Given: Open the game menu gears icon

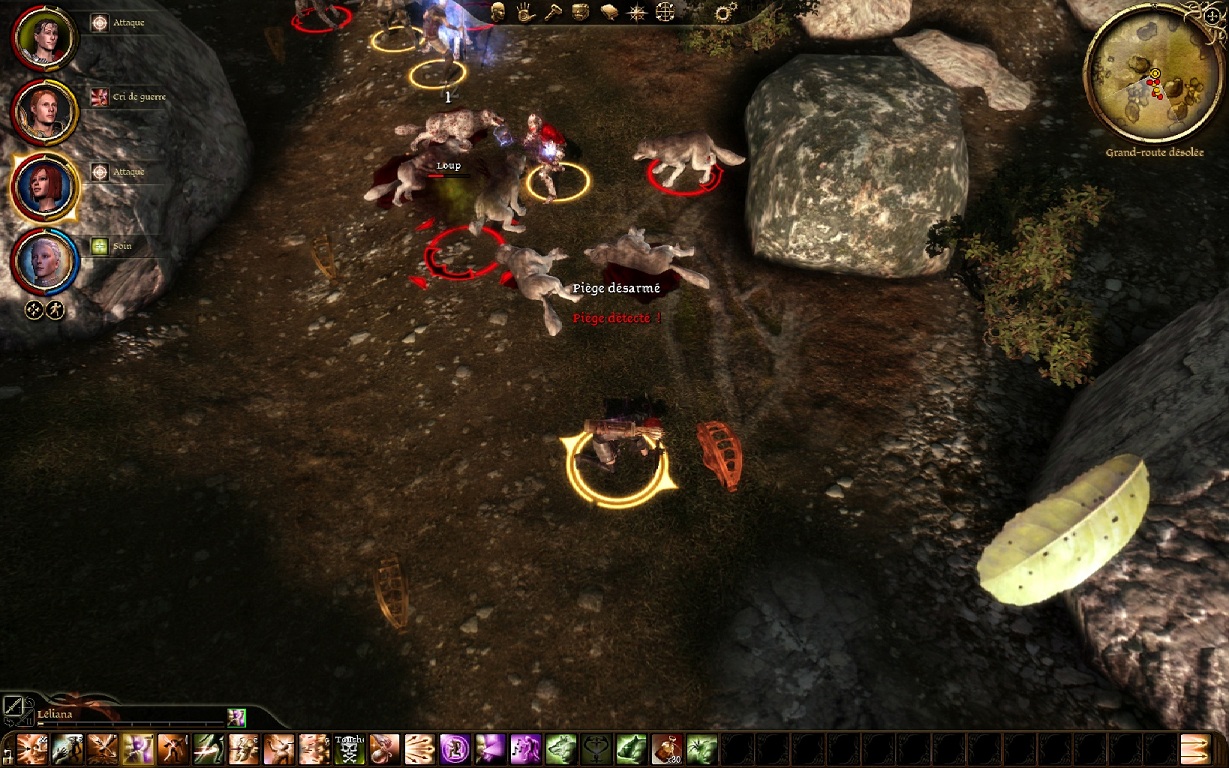Looking at the screenshot, I should pos(727,13).
